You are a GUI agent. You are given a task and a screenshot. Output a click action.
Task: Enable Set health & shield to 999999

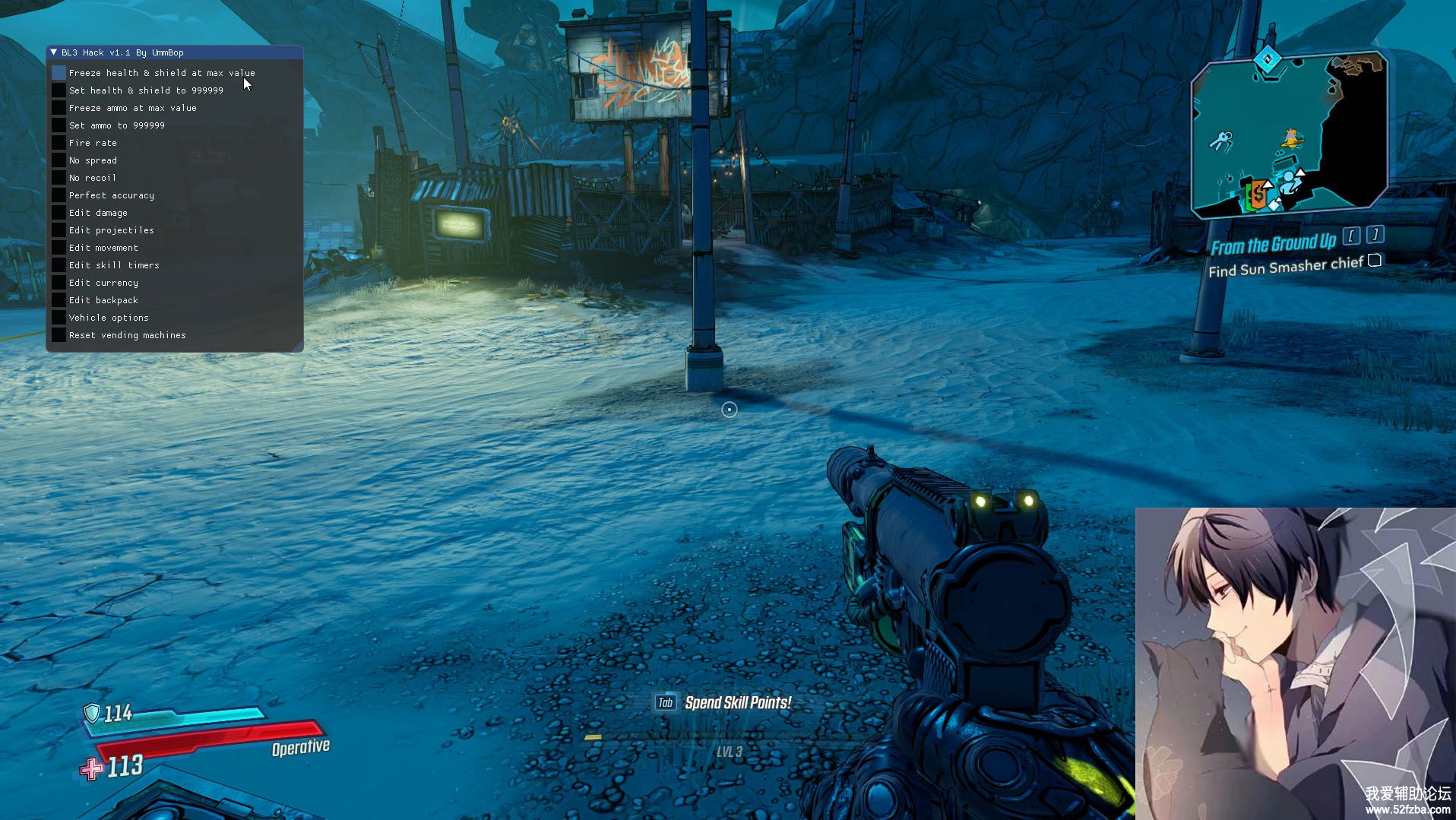coord(59,90)
